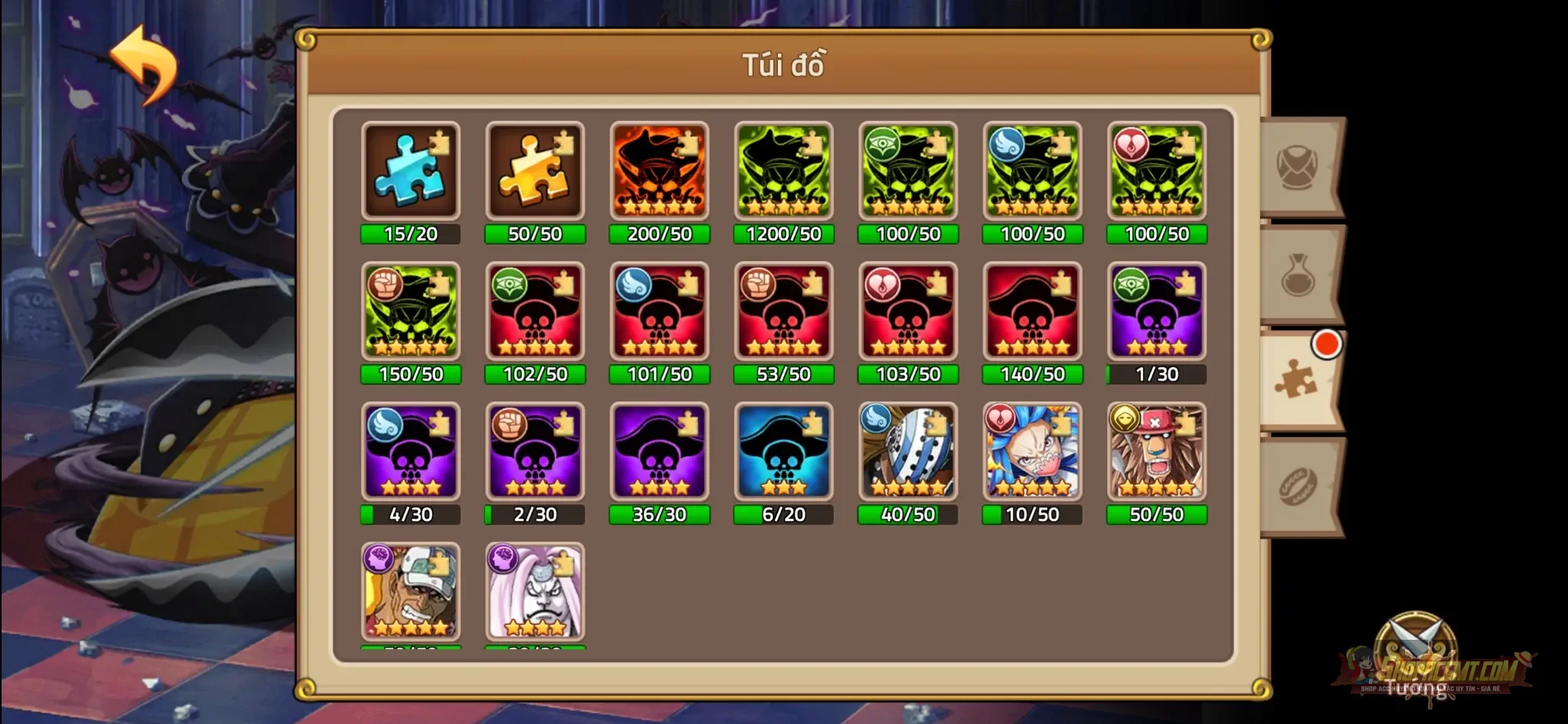This screenshot has width=1568, height=724.
Task: Select the blue puzzle piece fragment showing 15/20
Action: 410,170
